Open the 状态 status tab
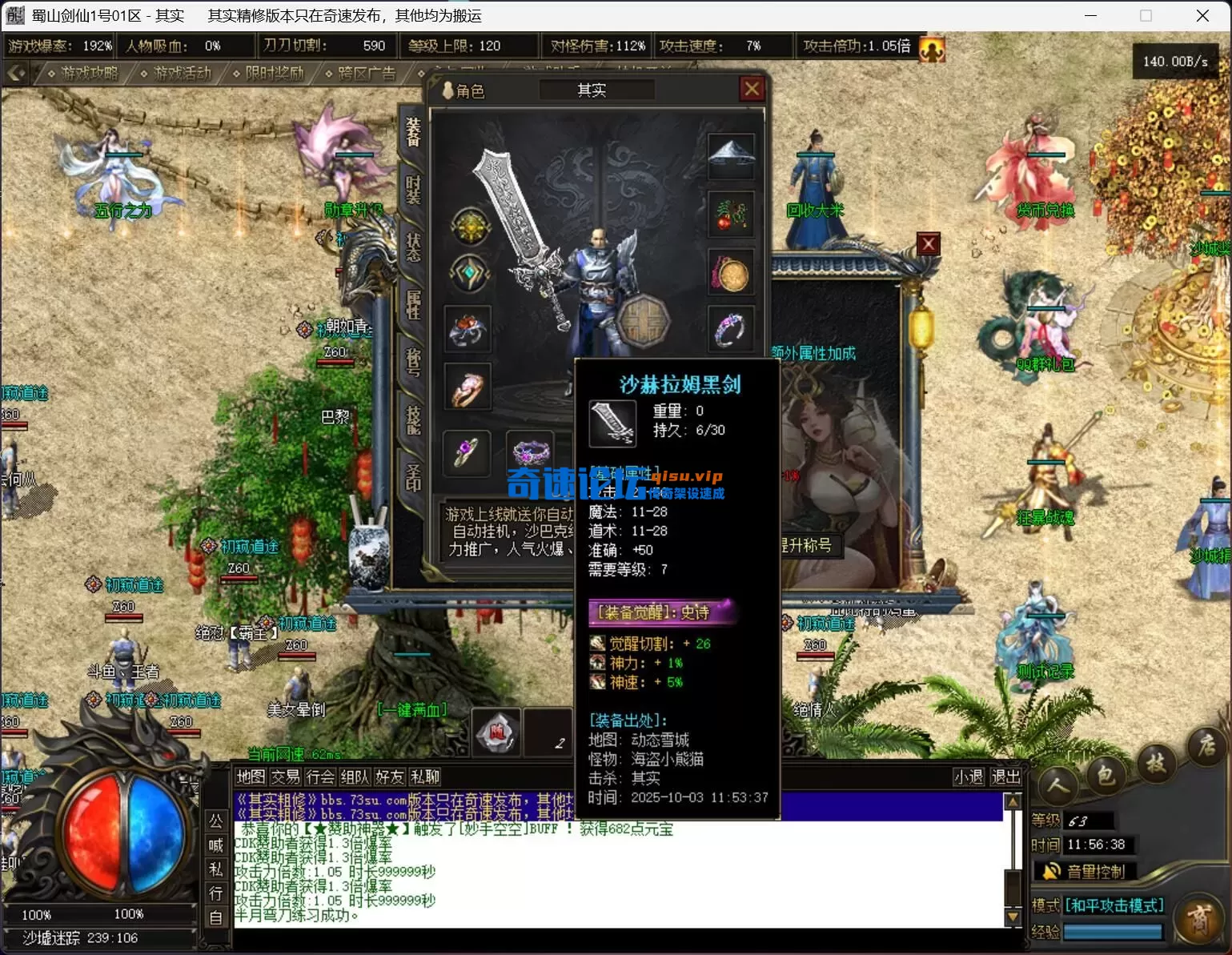Viewport: 1232px width, 955px height. click(x=413, y=247)
